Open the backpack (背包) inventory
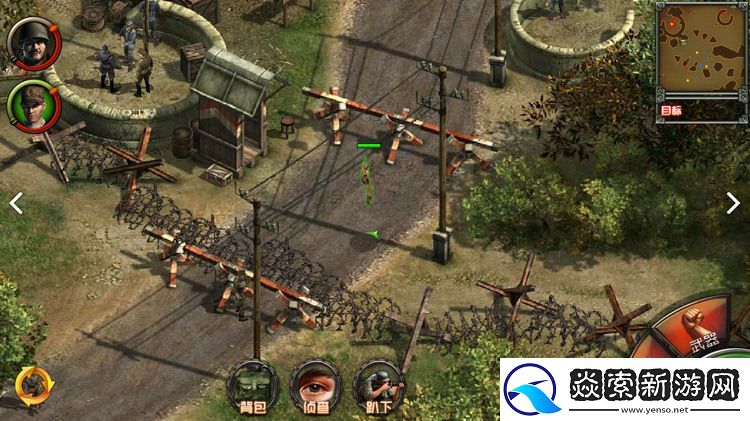 click(251, 385)
